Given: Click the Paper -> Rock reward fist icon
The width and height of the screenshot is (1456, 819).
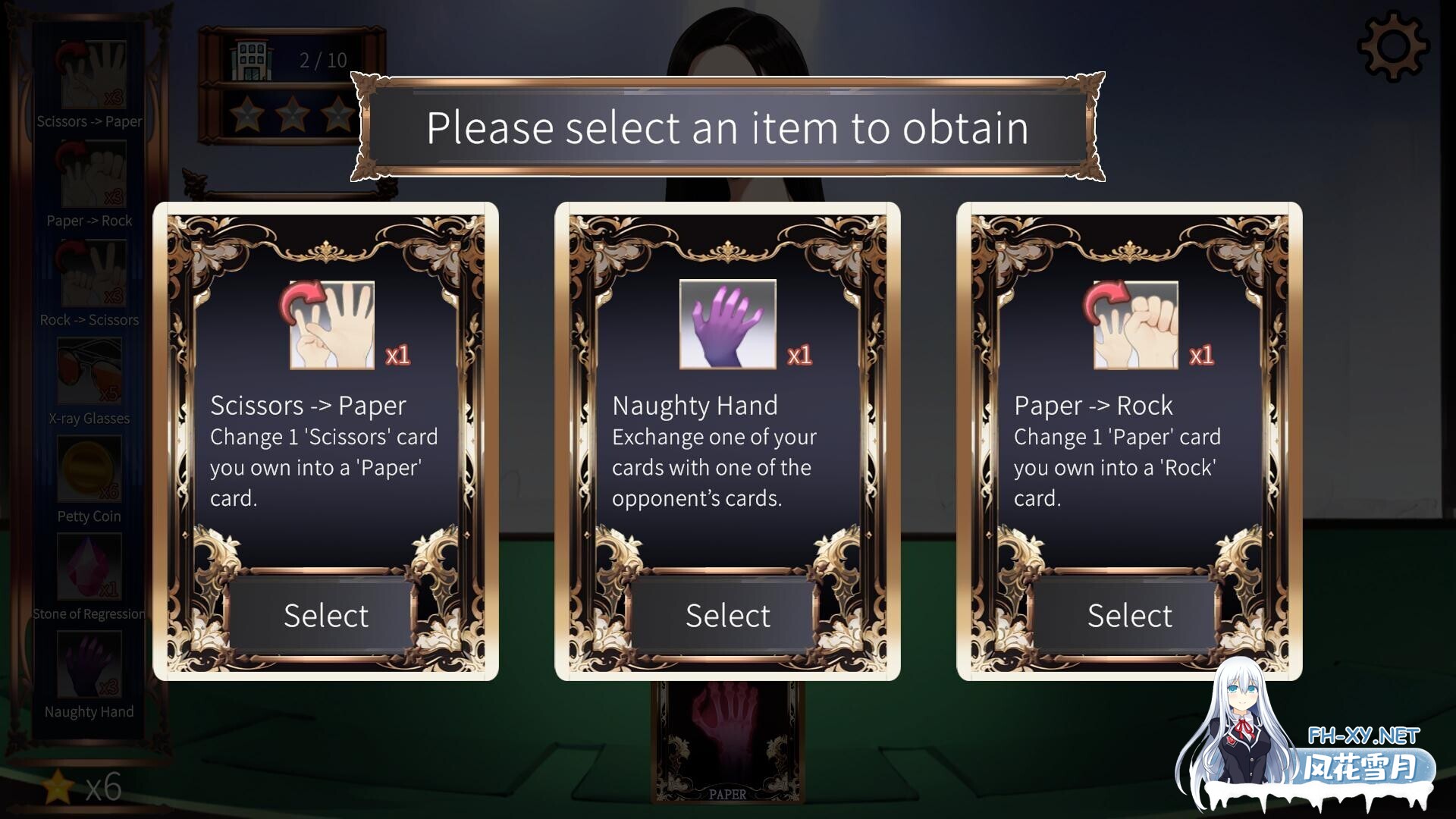Looking at the screenshot, I should pos(1135,325).
